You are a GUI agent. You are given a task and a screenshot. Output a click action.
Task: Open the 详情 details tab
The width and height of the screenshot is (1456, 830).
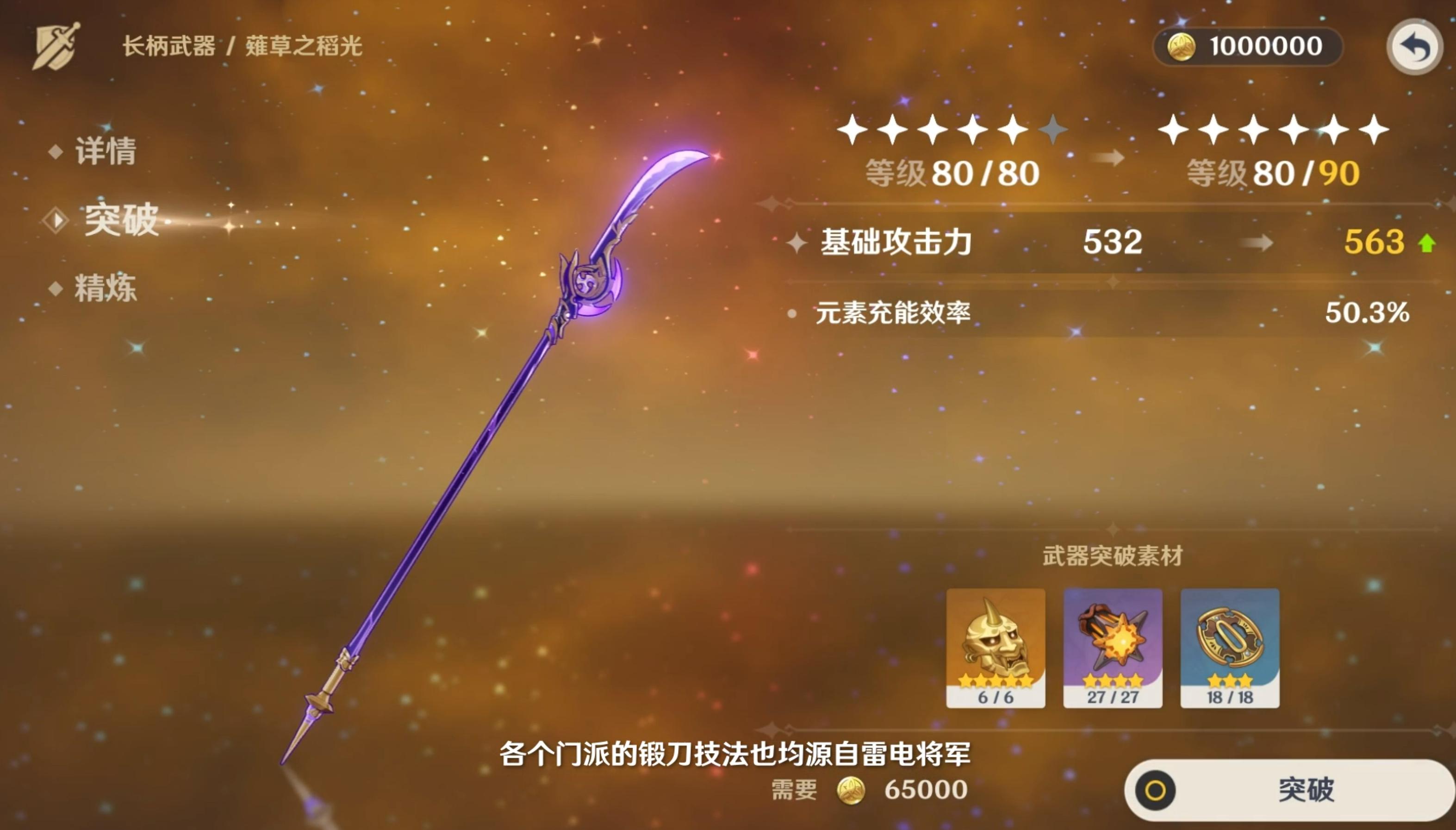point(106,151)
